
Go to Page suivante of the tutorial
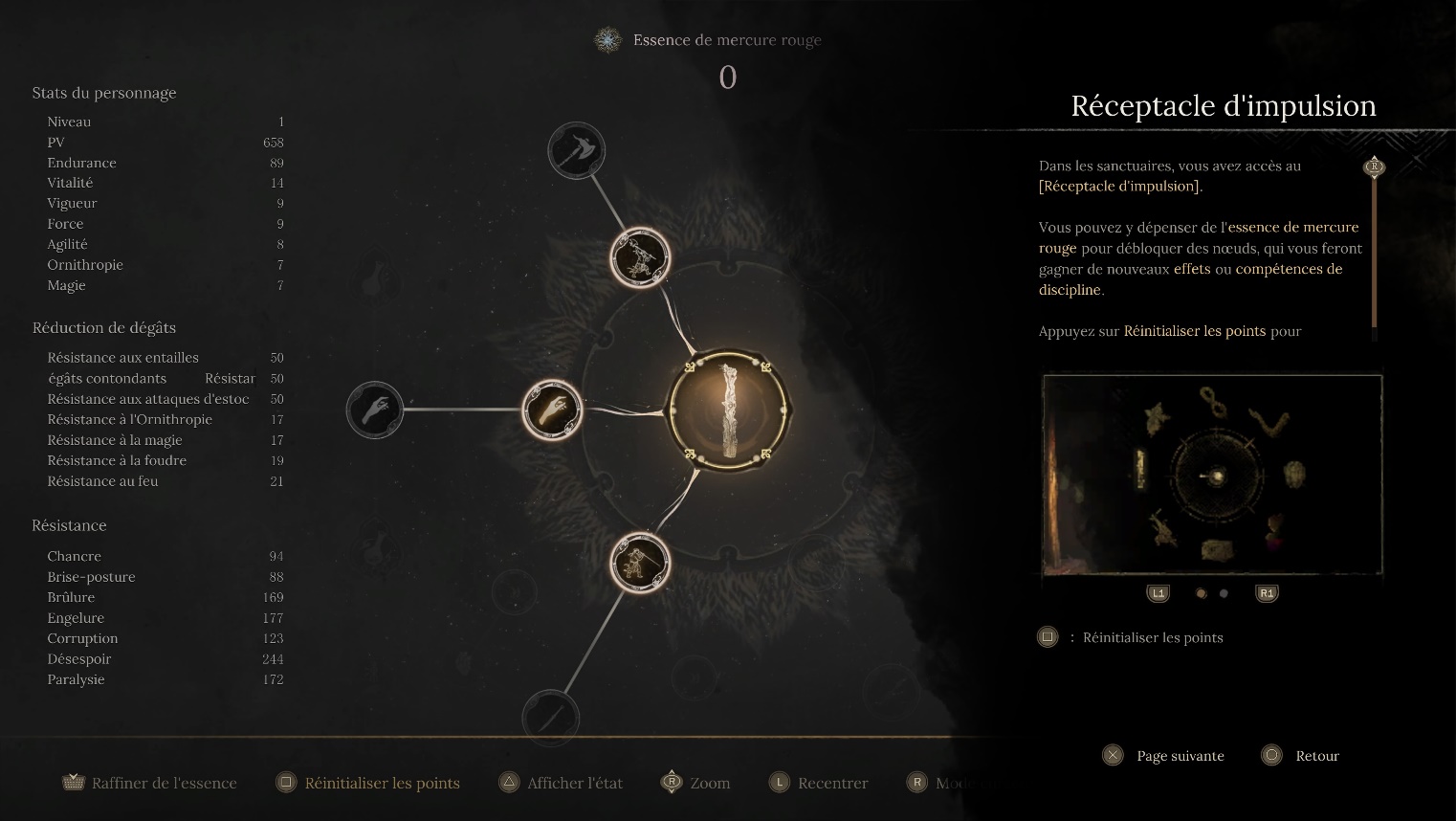(x=1164, y=756)
